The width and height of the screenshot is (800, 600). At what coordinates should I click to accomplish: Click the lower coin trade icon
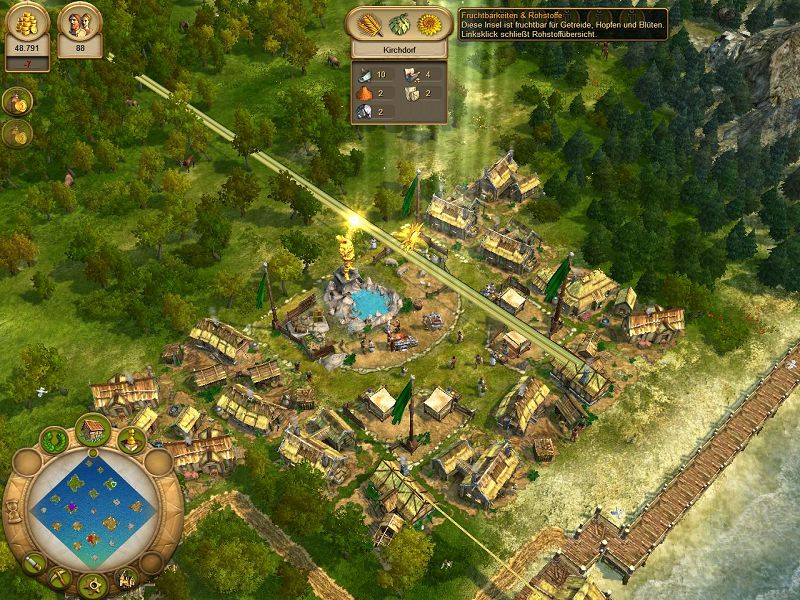point(17,133)
